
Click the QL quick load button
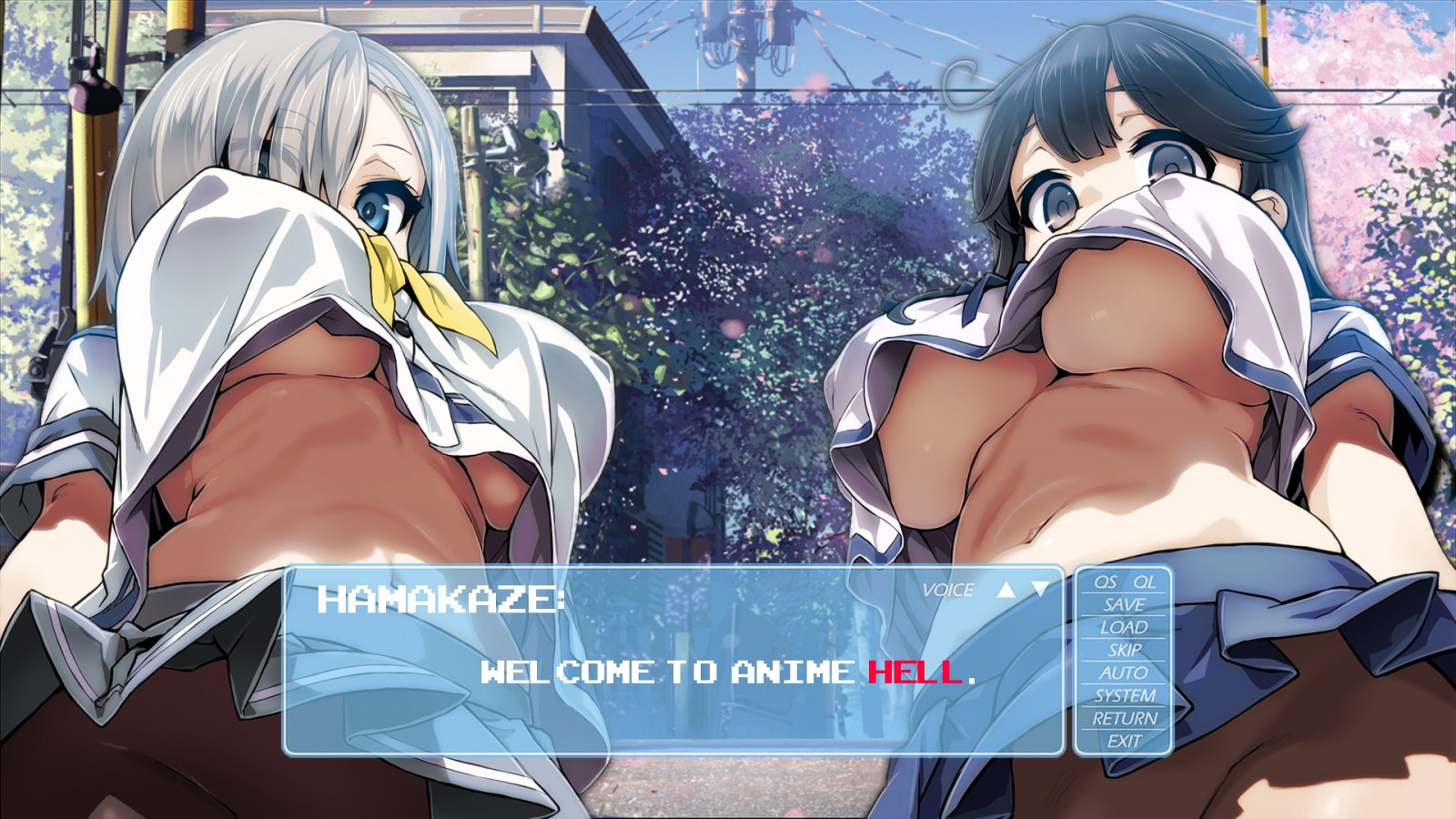coord(1144,581)
